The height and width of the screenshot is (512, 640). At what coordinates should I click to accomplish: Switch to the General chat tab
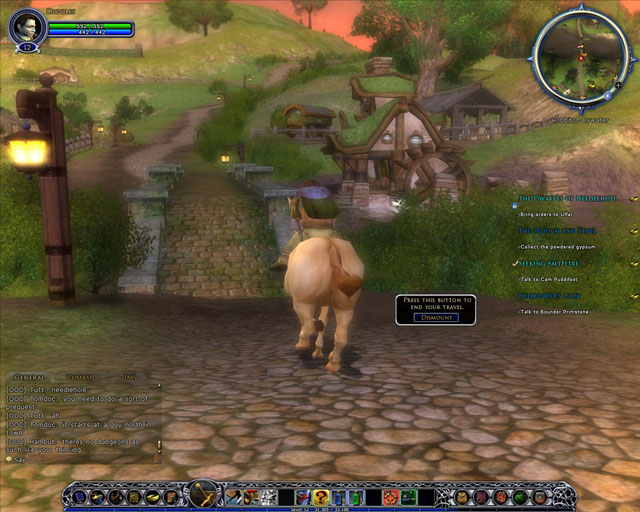point(30,377)
